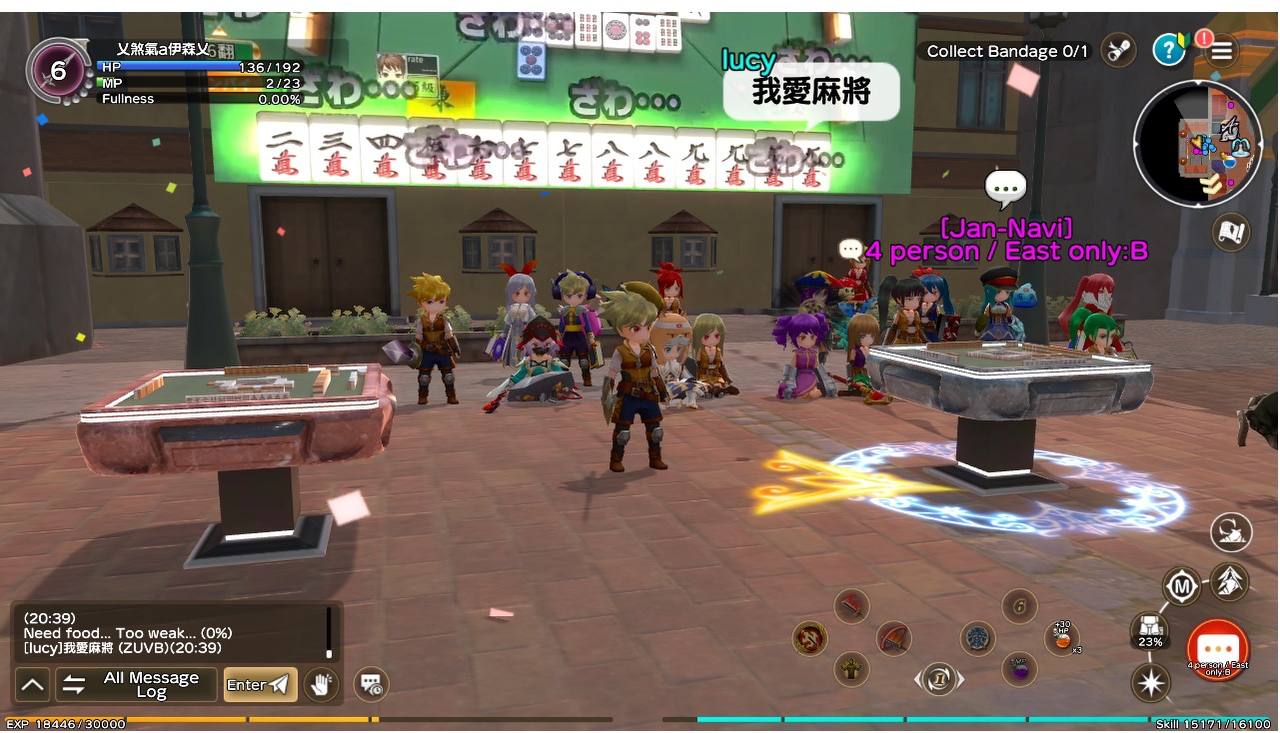Click the Enter chat send button
The height and width of the screenshot is (733, 1280).
pos(260,685)
